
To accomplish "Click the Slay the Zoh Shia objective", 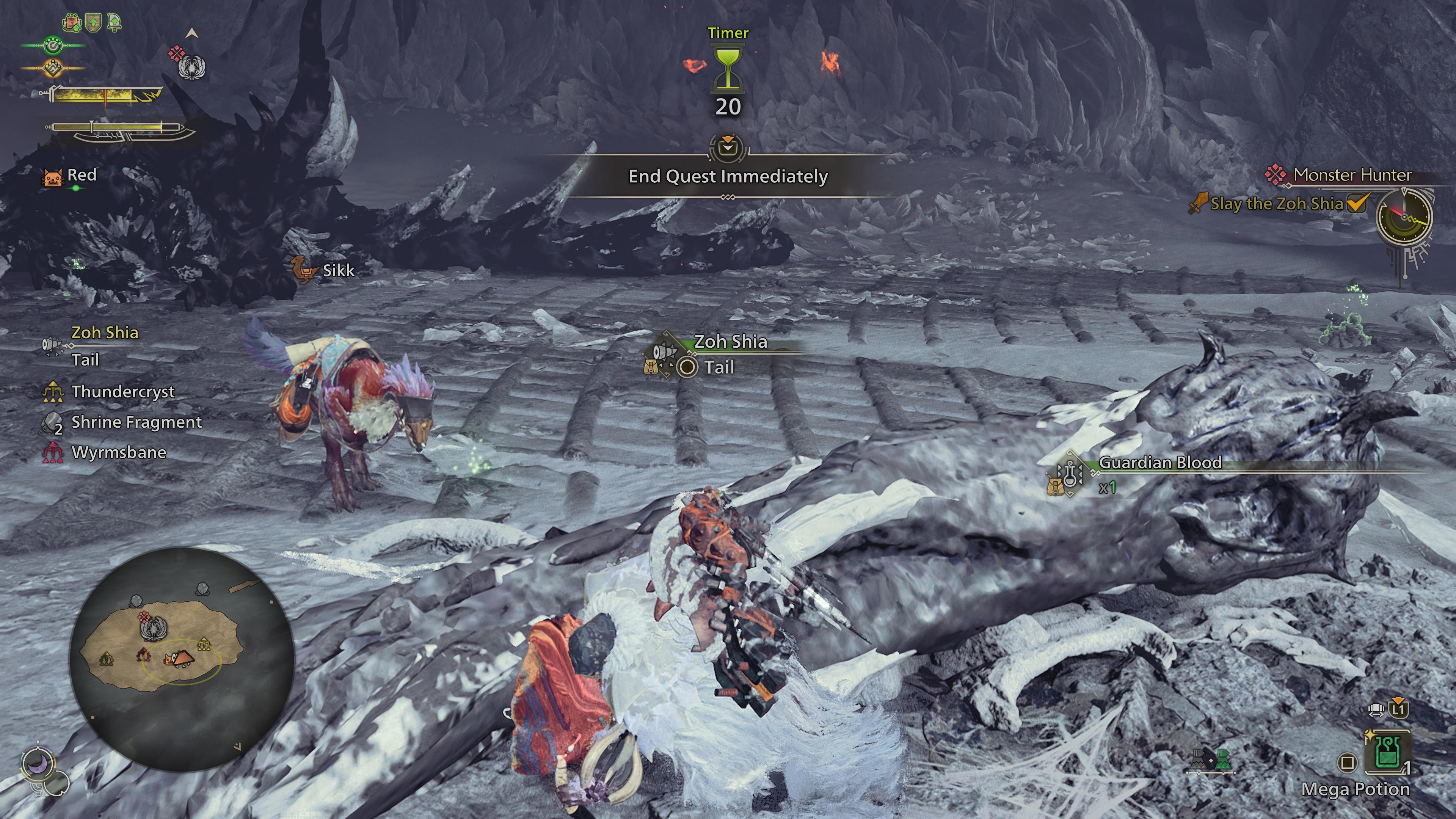I will click(1276, 204).
